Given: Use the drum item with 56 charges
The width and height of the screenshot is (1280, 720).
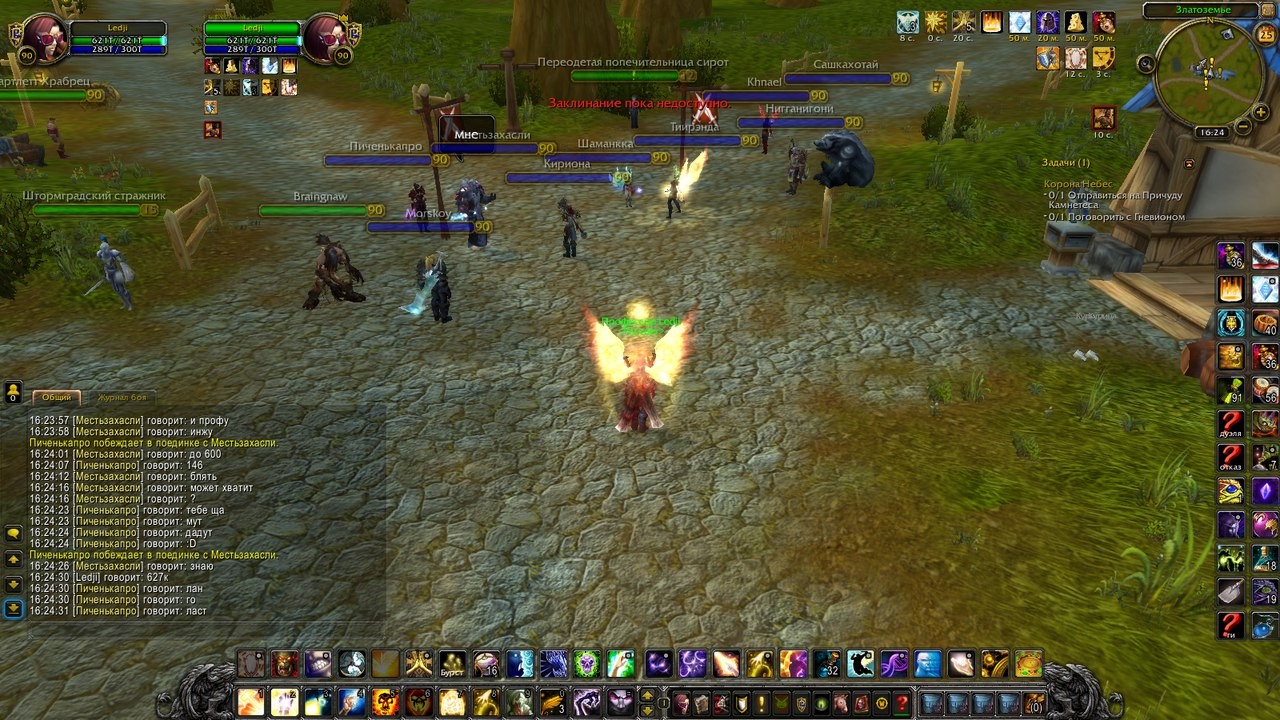Looking at the screenshot, I should pyautogui.click(x=1265, y=390).
